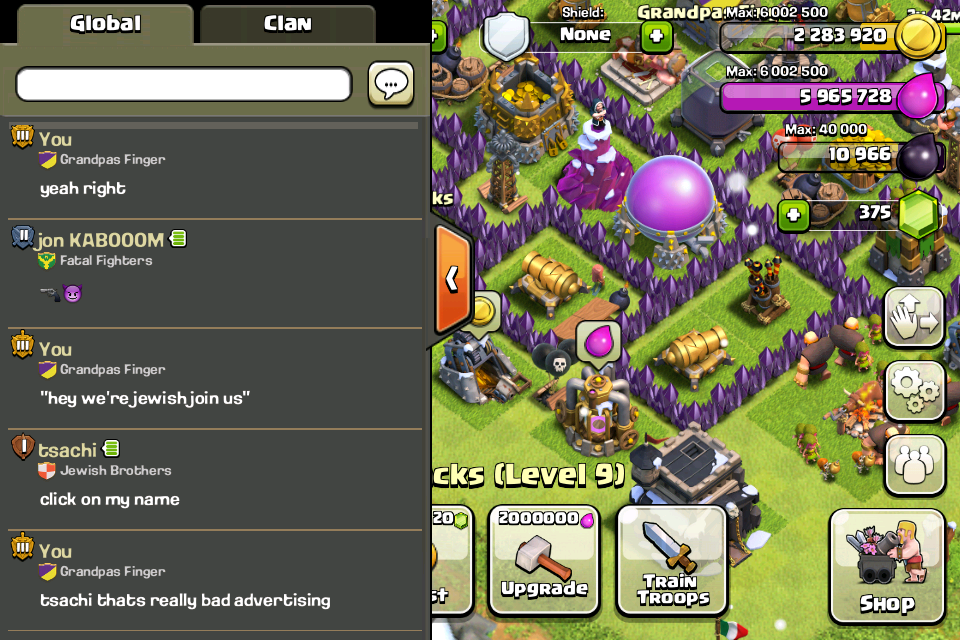Image resolution: width=960 pixels, height=640 pixels.
Task: Click on tsachi's name in chat
Action: (68, 450)
